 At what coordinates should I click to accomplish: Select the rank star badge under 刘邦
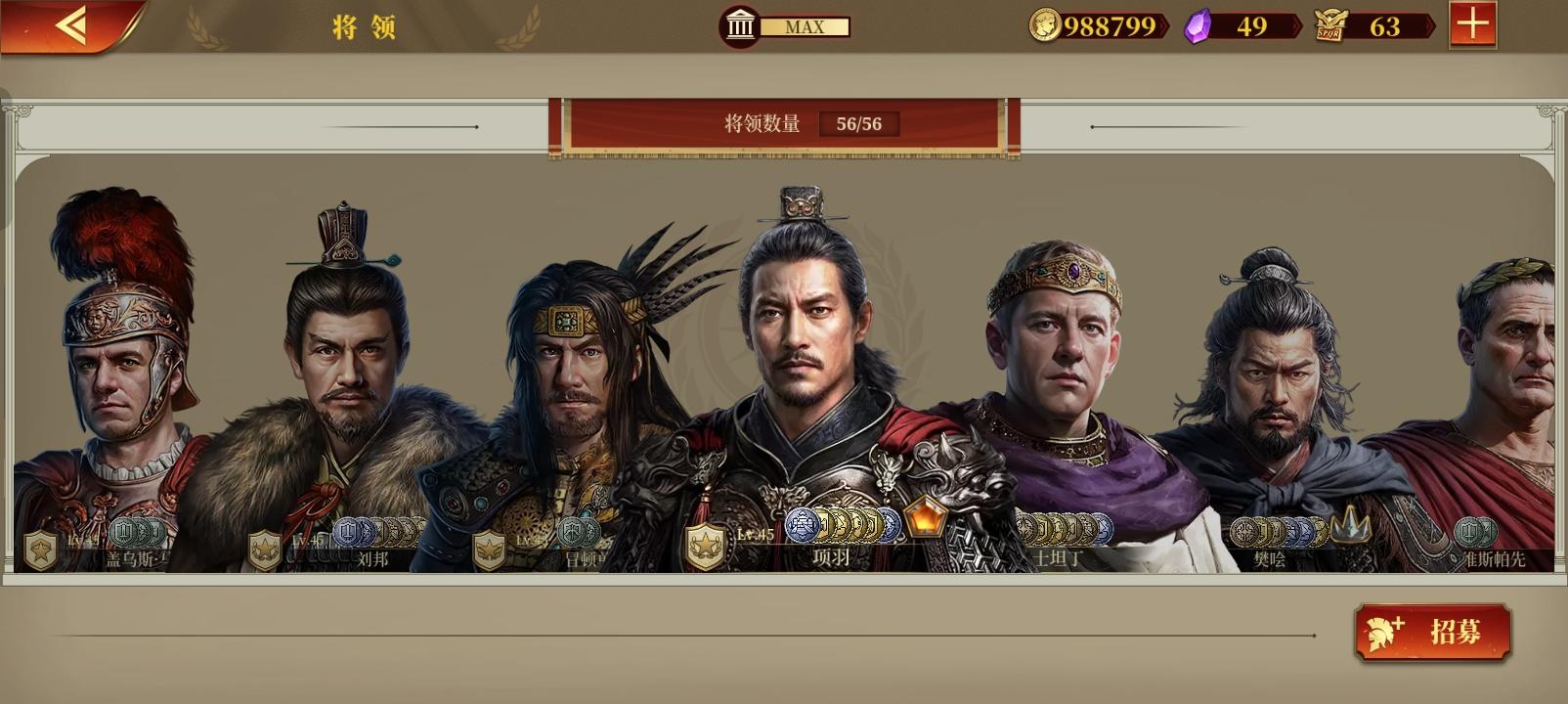pos(265,548)
